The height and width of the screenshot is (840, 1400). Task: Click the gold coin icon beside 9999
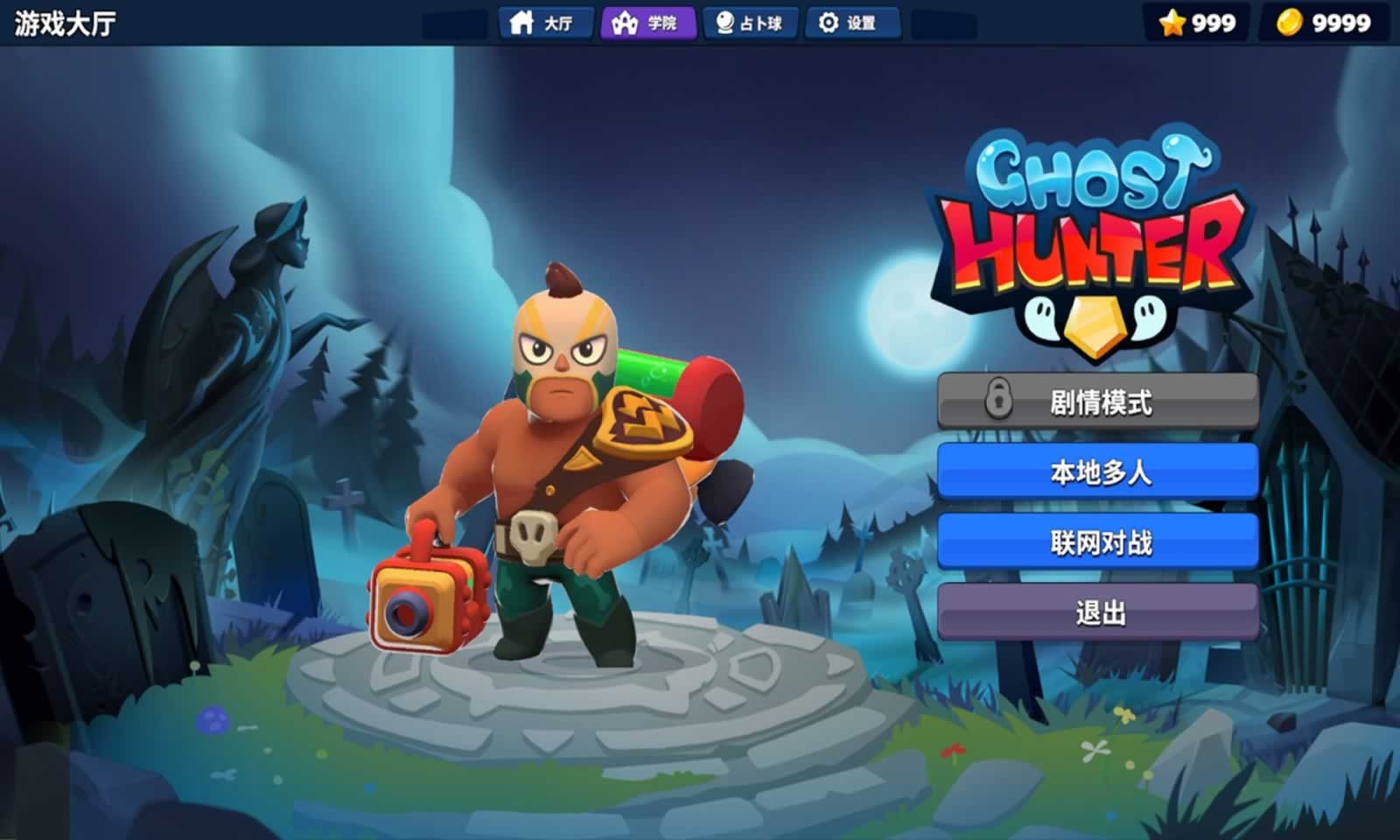[x=1288, y=24]
